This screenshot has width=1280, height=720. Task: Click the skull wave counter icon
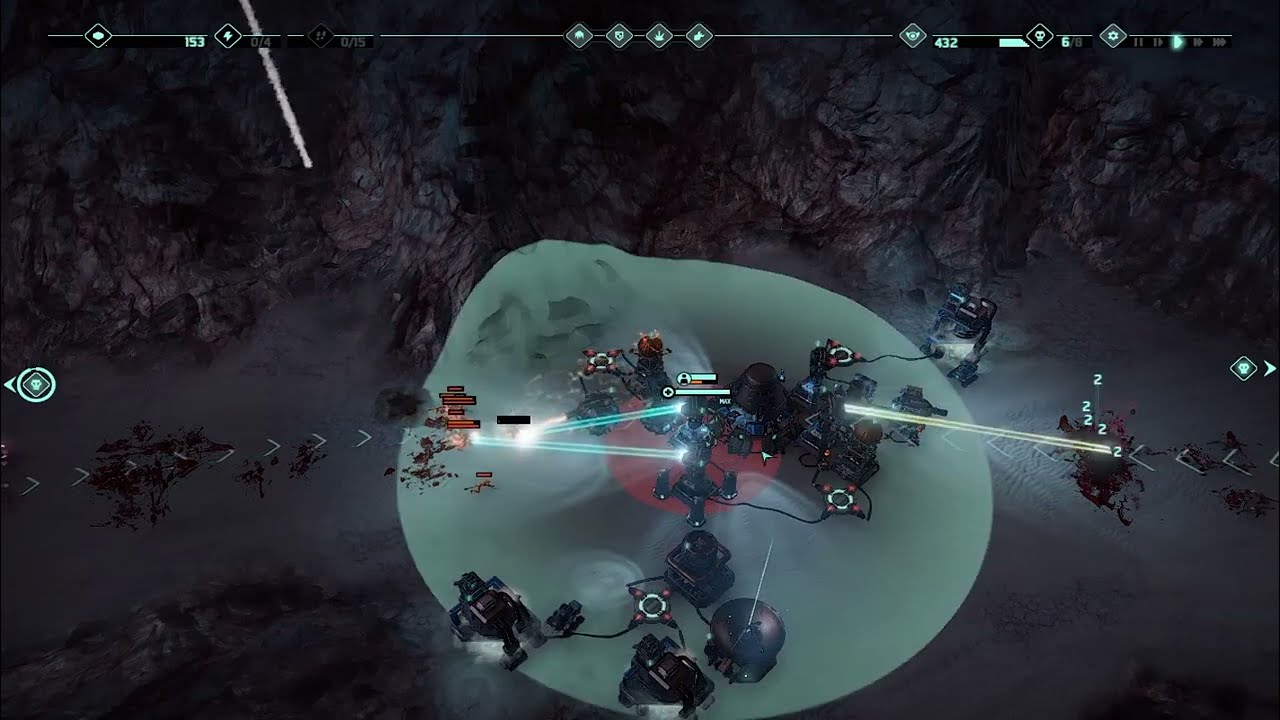point(1040,37)
